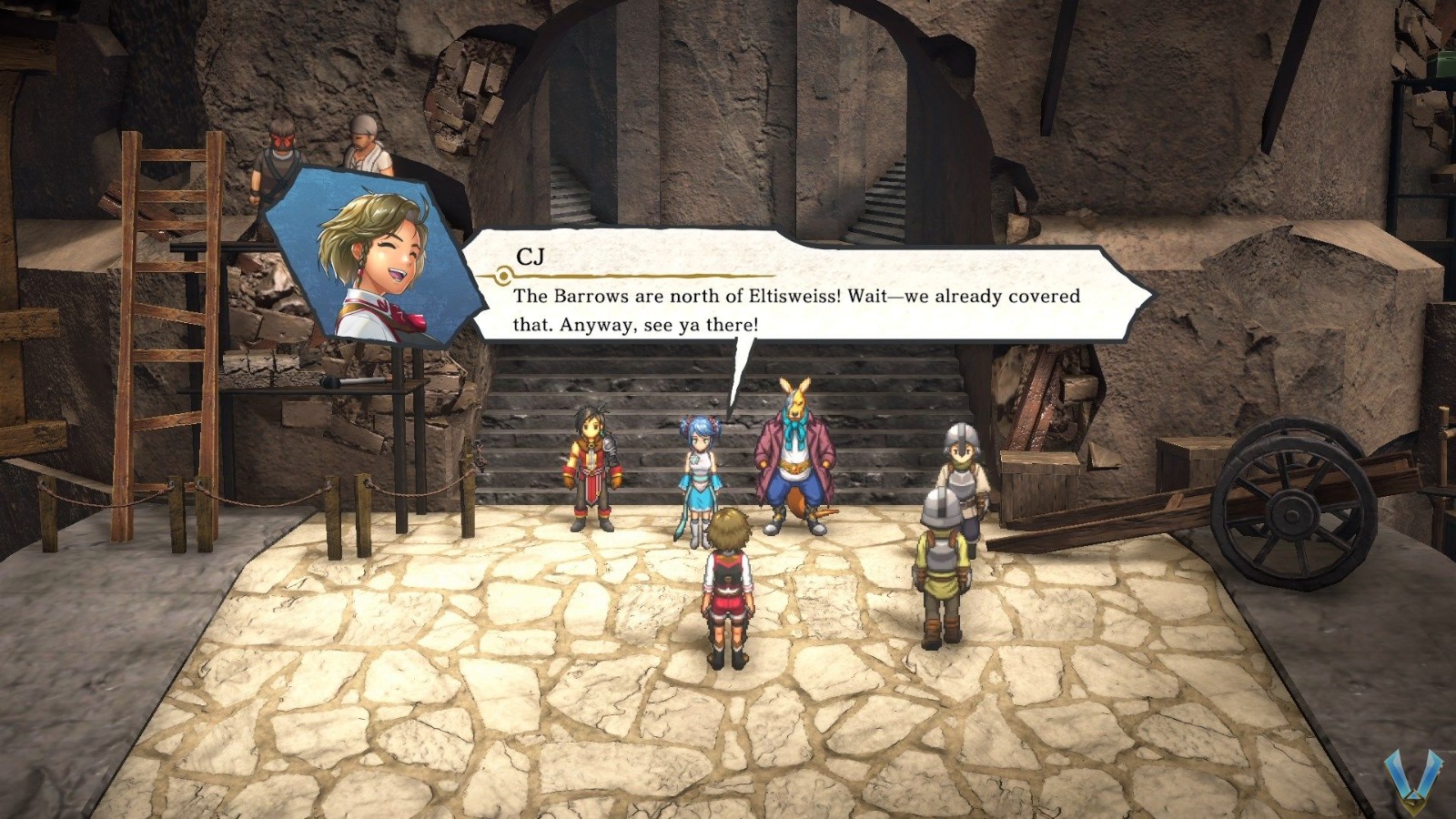This screenshot has height=819, width=1456.
Task: Click the CJ name label
Action: click(532, 257)
